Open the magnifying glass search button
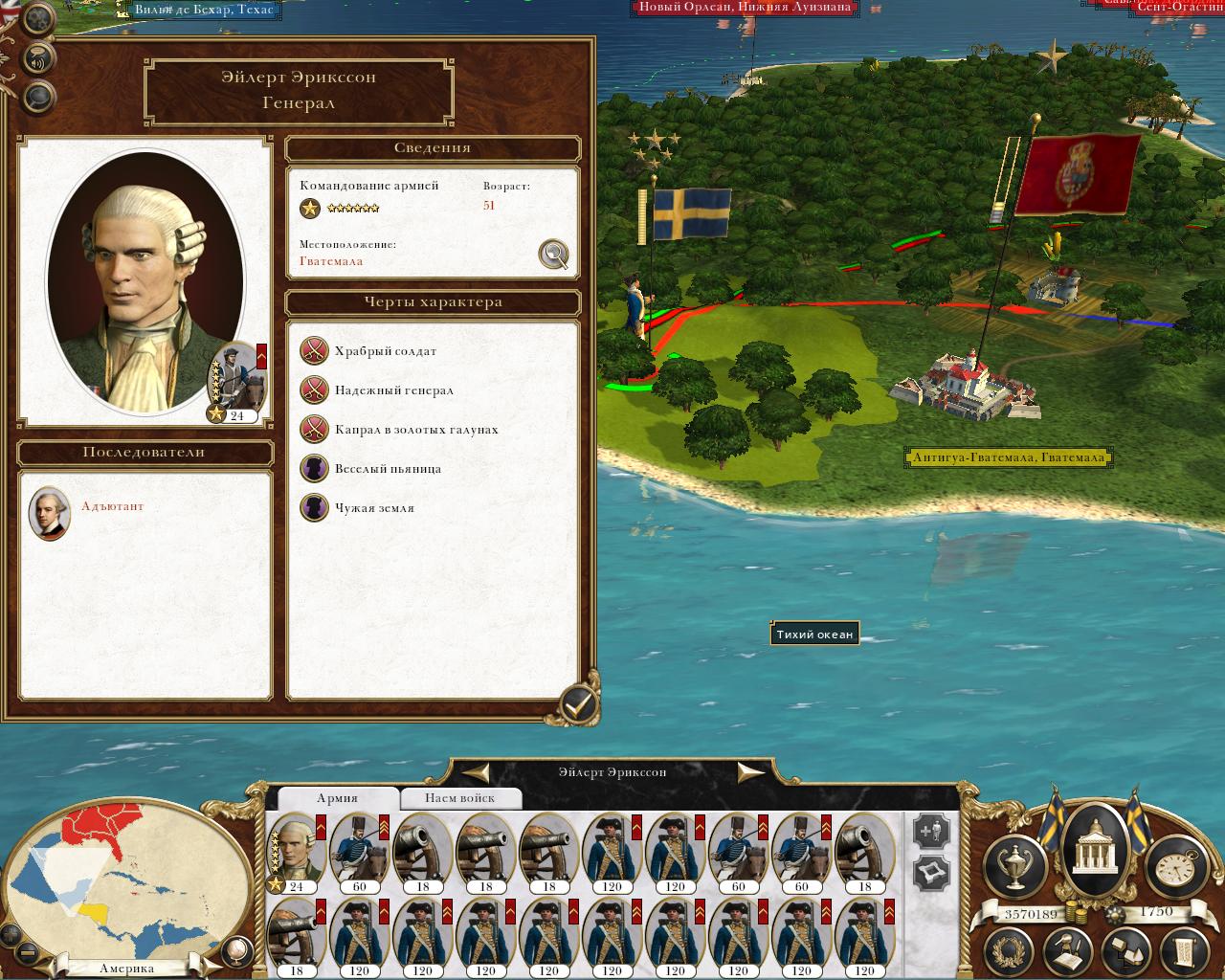 coord(38,96)
